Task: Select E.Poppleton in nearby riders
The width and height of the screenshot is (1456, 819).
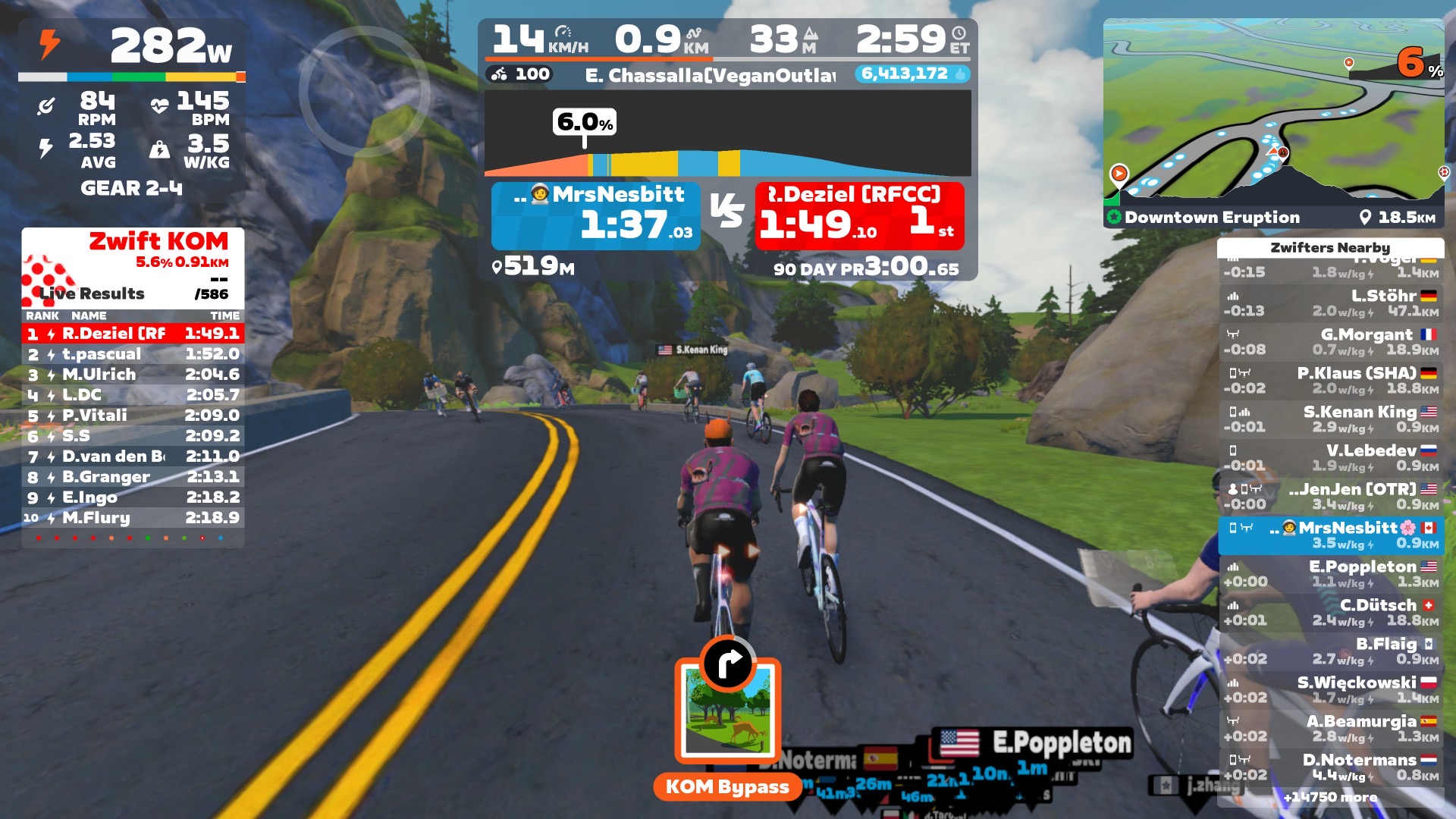Action: pos(1331,574)
